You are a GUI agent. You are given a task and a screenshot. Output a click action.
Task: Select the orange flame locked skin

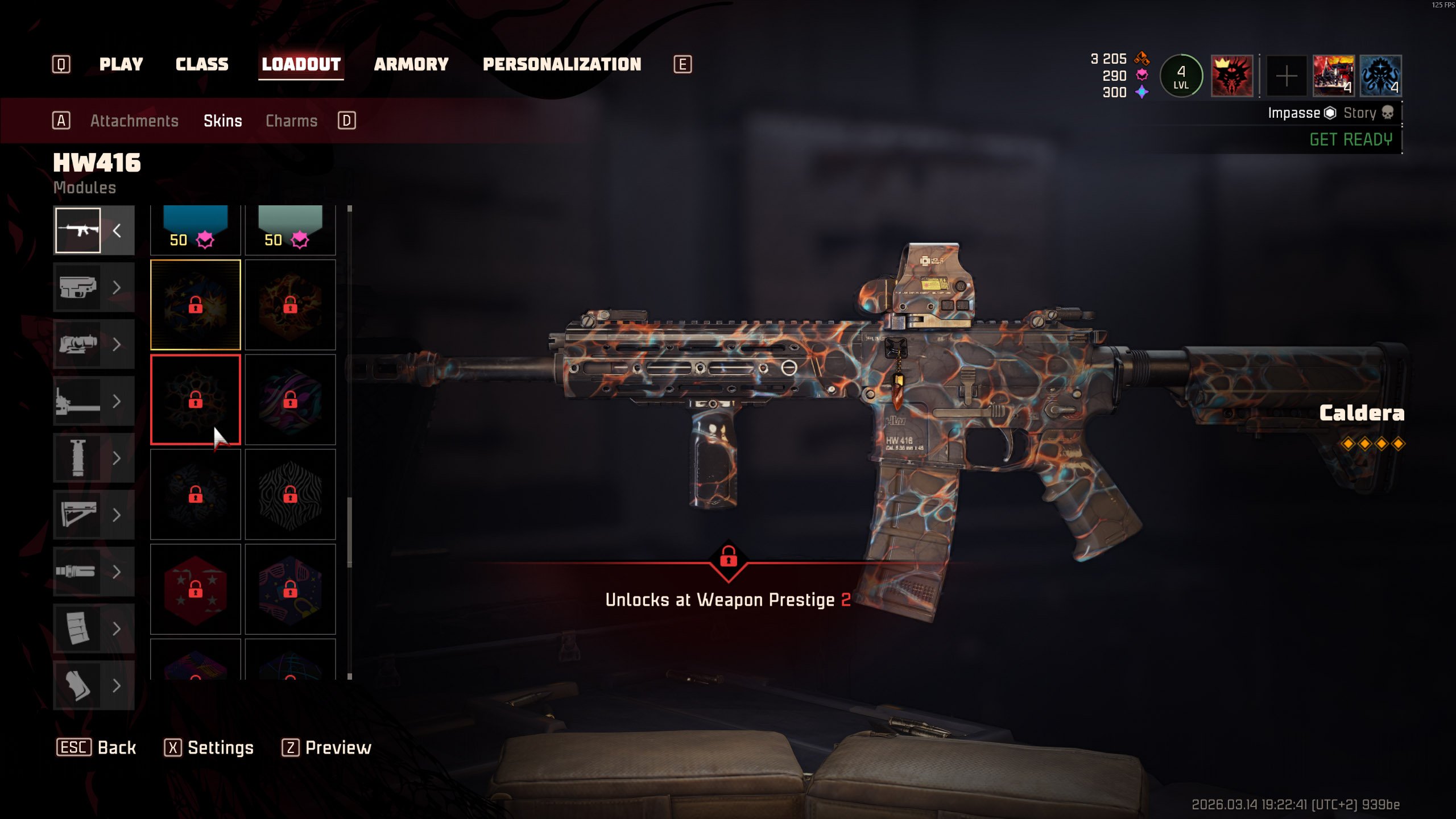point(290,305)
